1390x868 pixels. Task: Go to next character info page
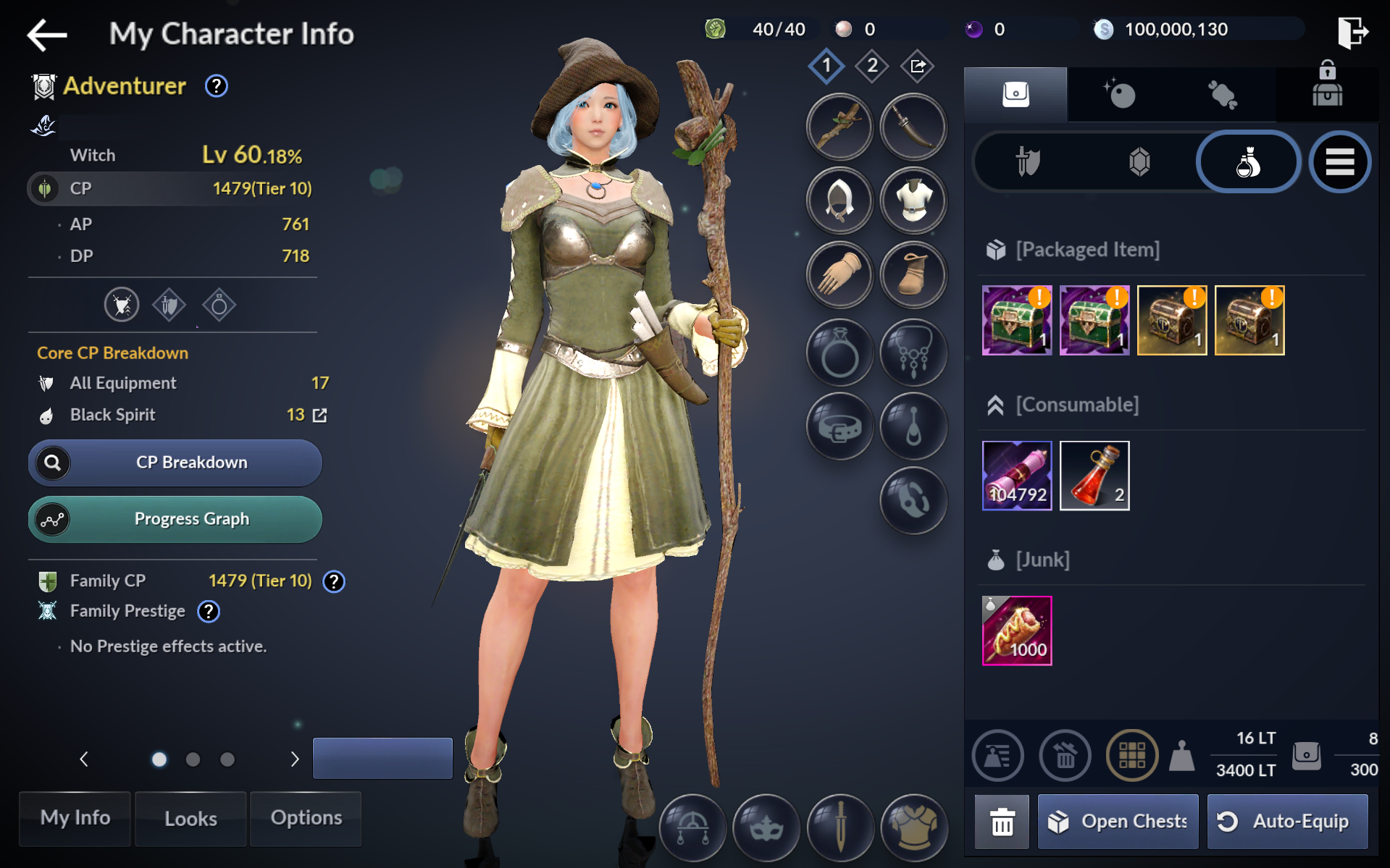[294, 759]
